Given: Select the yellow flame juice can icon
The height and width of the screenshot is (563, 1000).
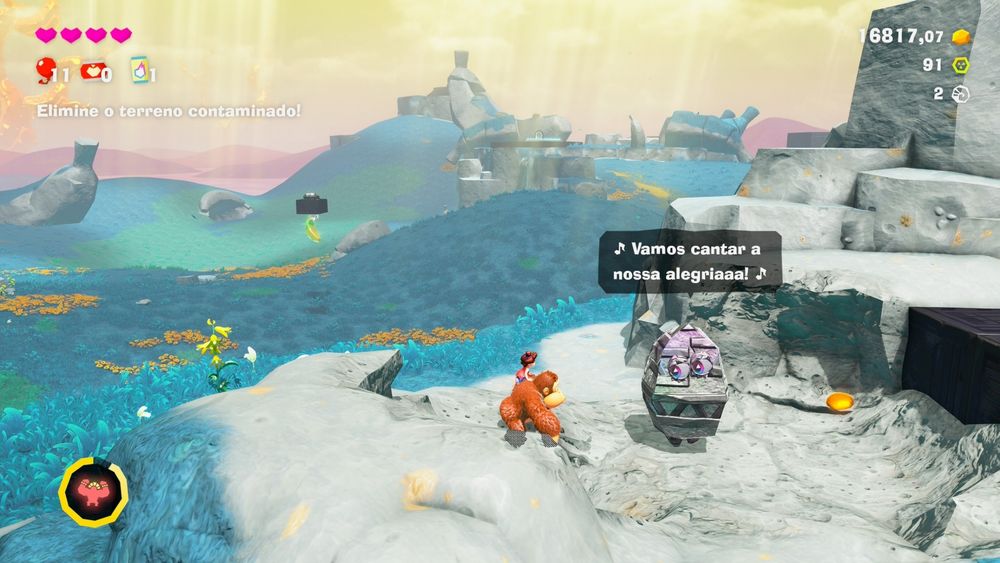Looking at the screenshot, I should 138,70.
